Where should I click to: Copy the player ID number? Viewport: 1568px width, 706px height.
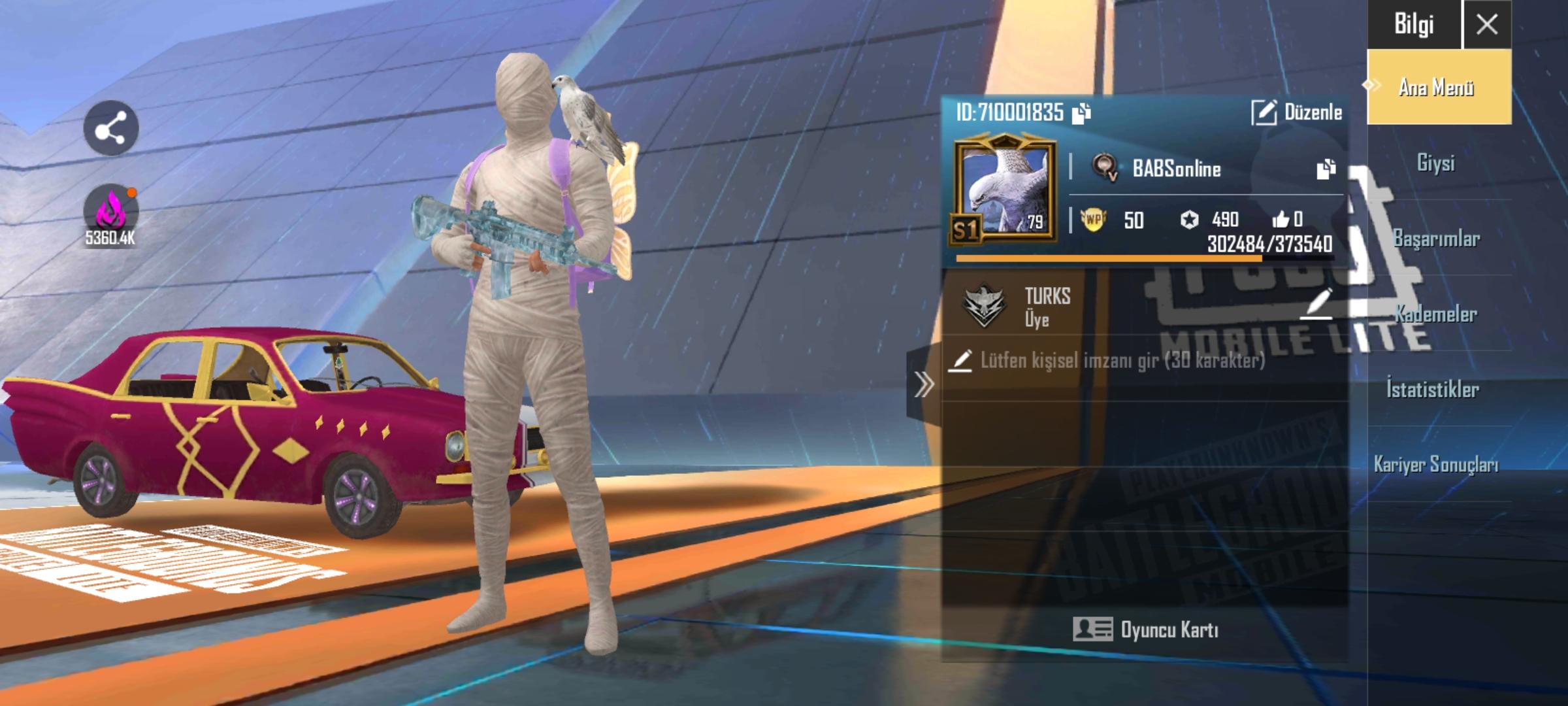click(1082, 113)
